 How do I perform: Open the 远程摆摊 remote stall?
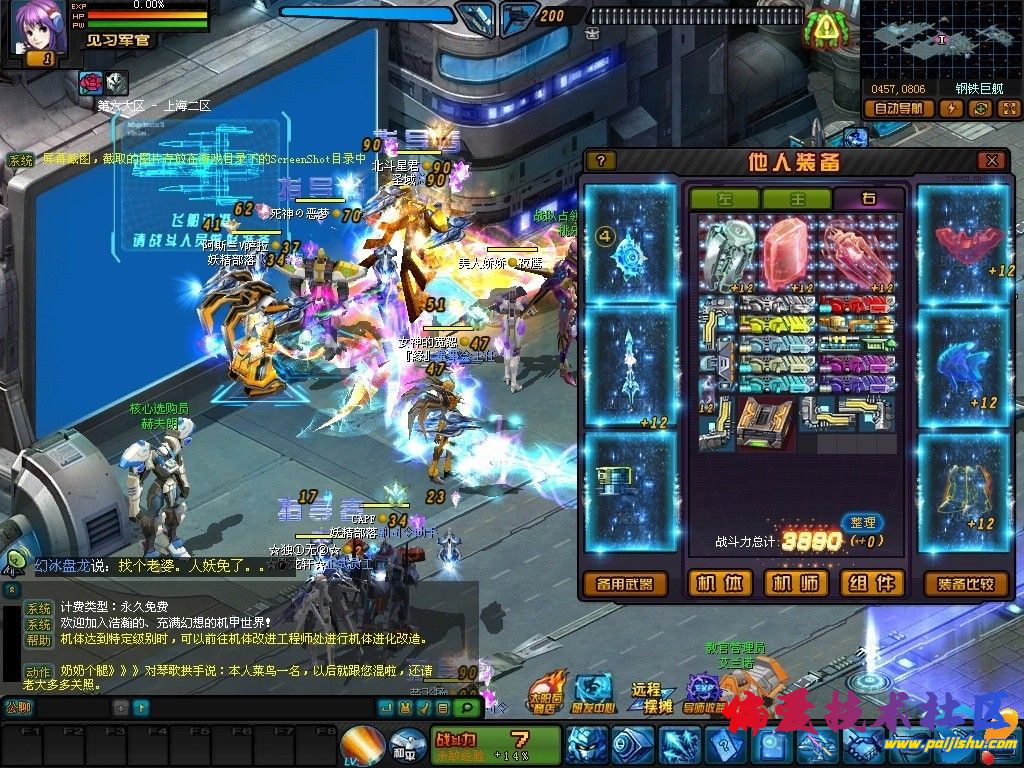[646, 697]
